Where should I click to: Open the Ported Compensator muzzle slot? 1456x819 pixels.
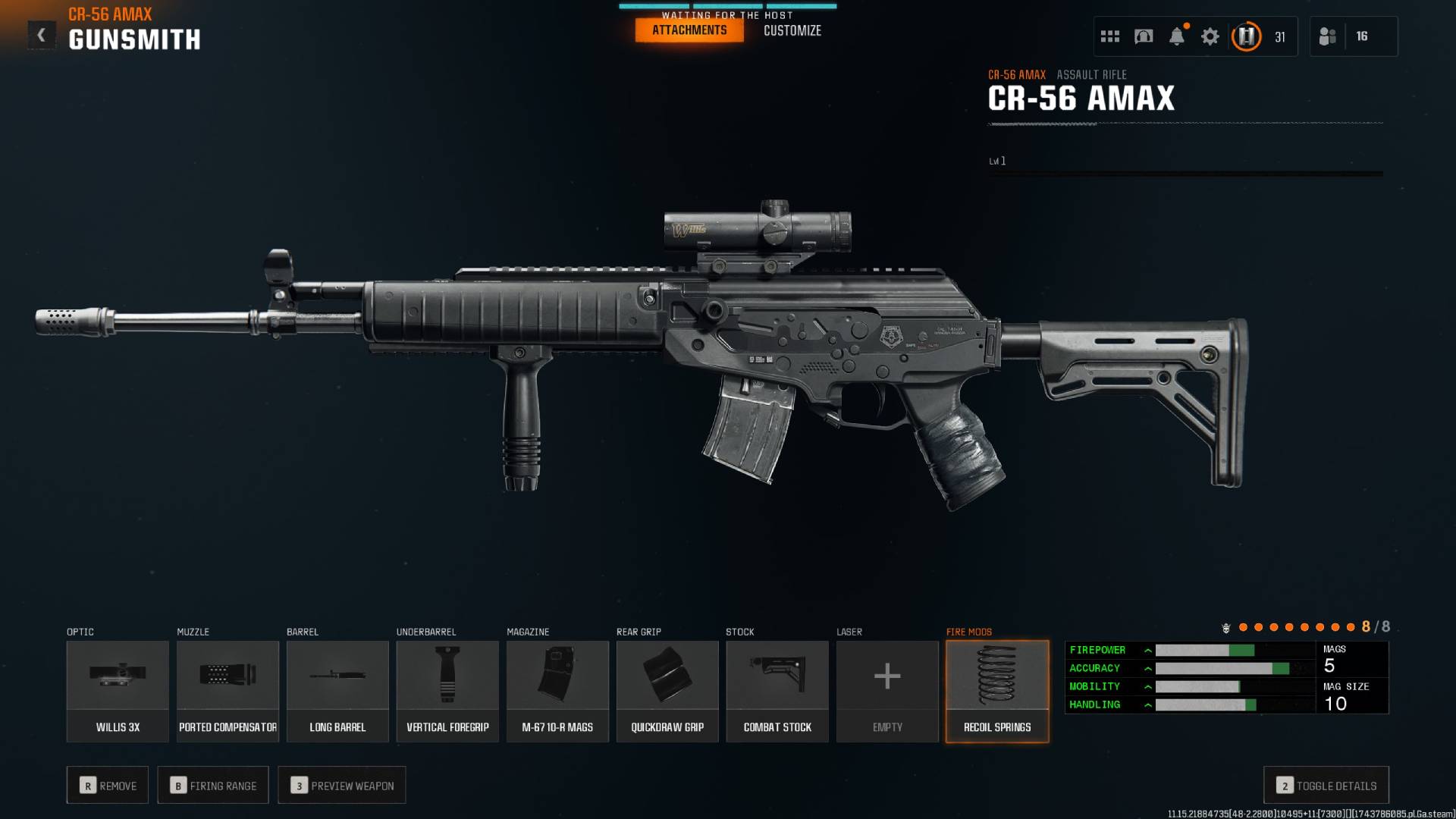(227, 690)
